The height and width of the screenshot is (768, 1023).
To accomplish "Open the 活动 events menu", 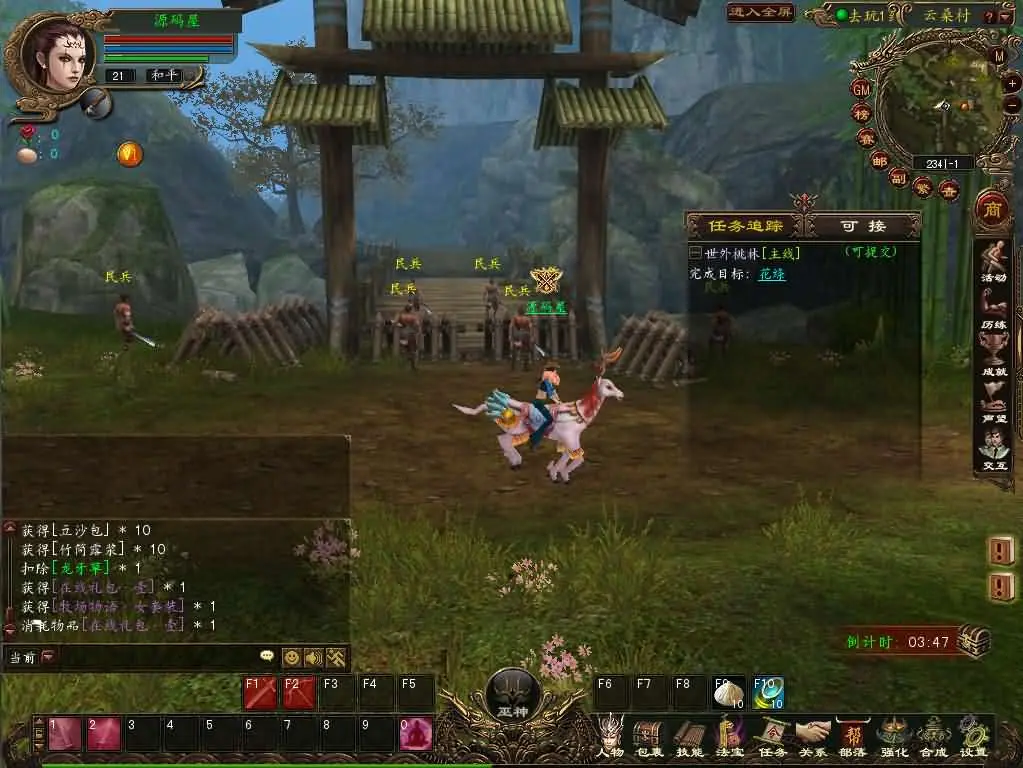I will pyautogui.click(x=993, y=261).
